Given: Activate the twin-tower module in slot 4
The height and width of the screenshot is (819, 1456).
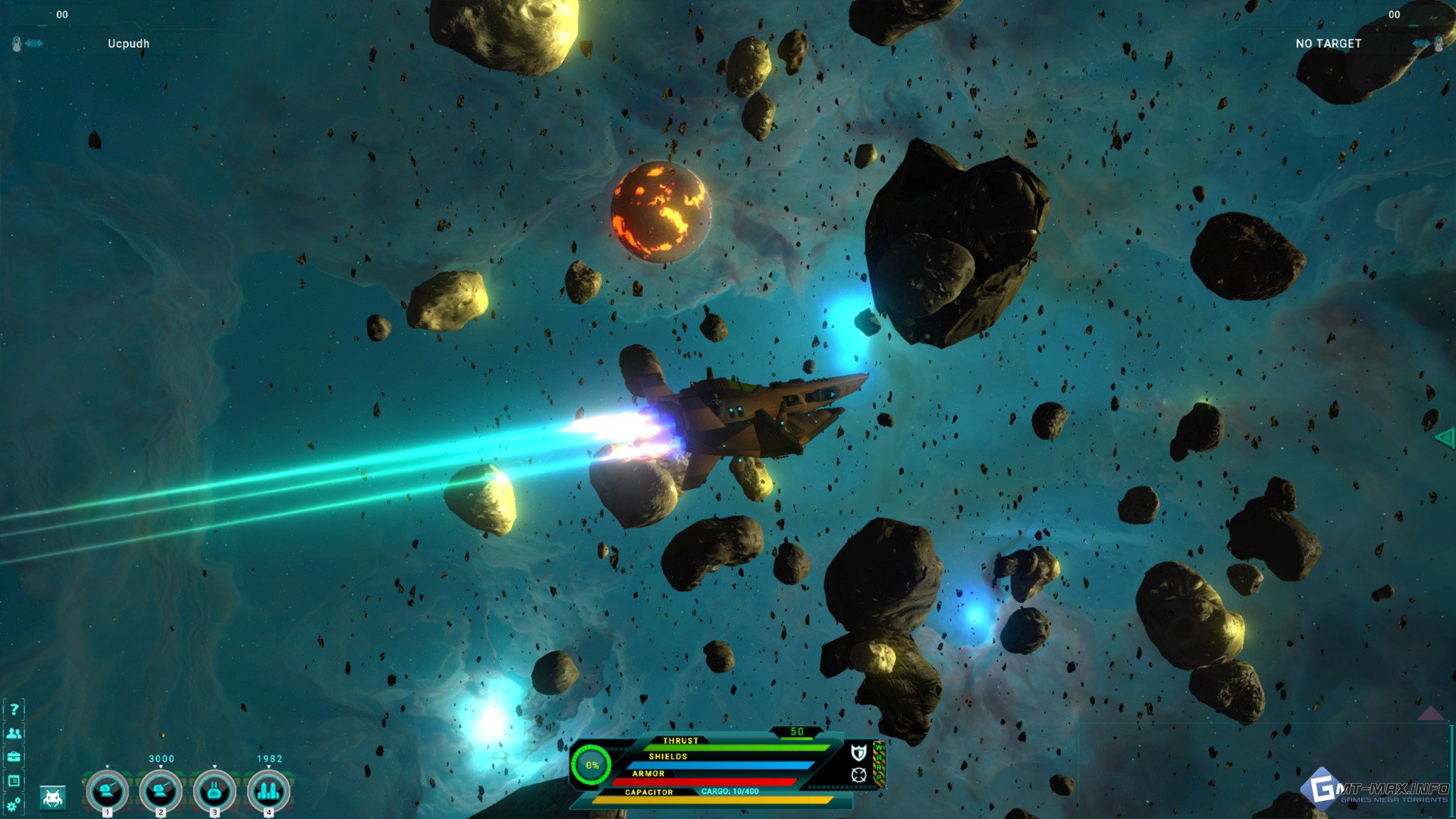Looking at the screenshot, I should (x=268, y=791).
